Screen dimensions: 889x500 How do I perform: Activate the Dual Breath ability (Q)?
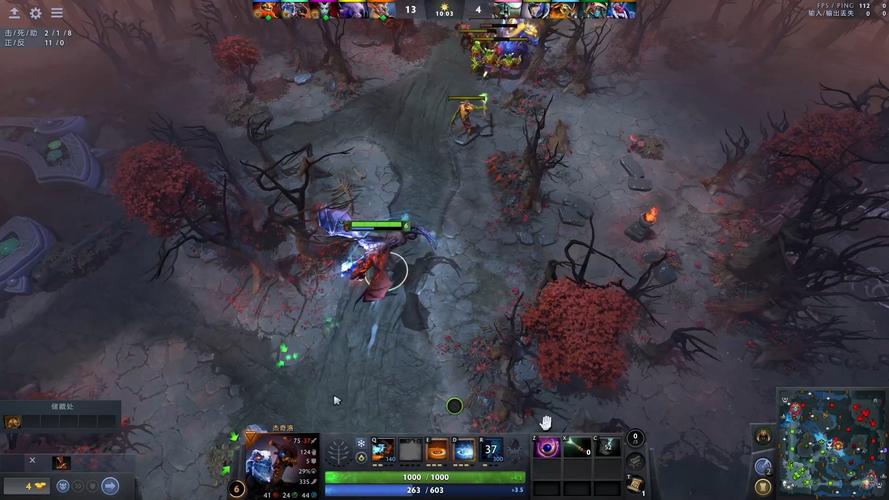(383, 450)
